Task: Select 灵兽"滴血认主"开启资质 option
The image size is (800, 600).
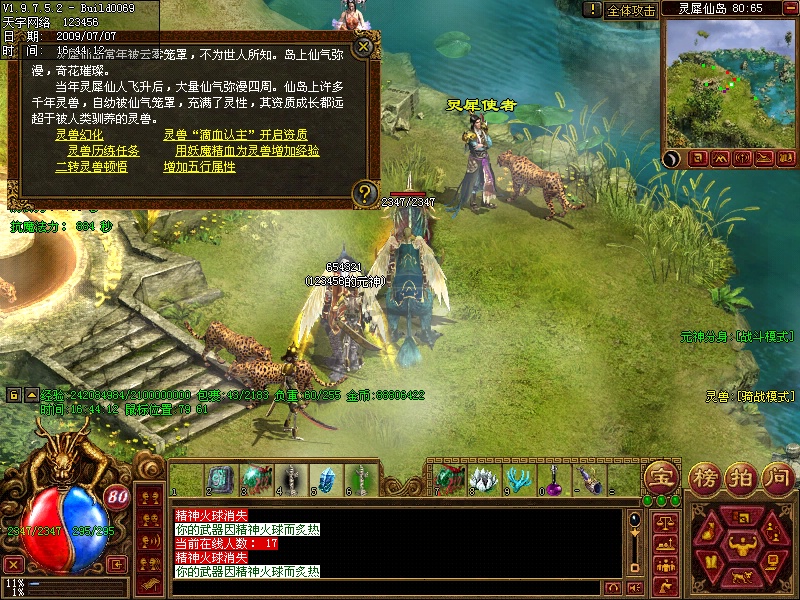Action: click(x=235, y=135)
